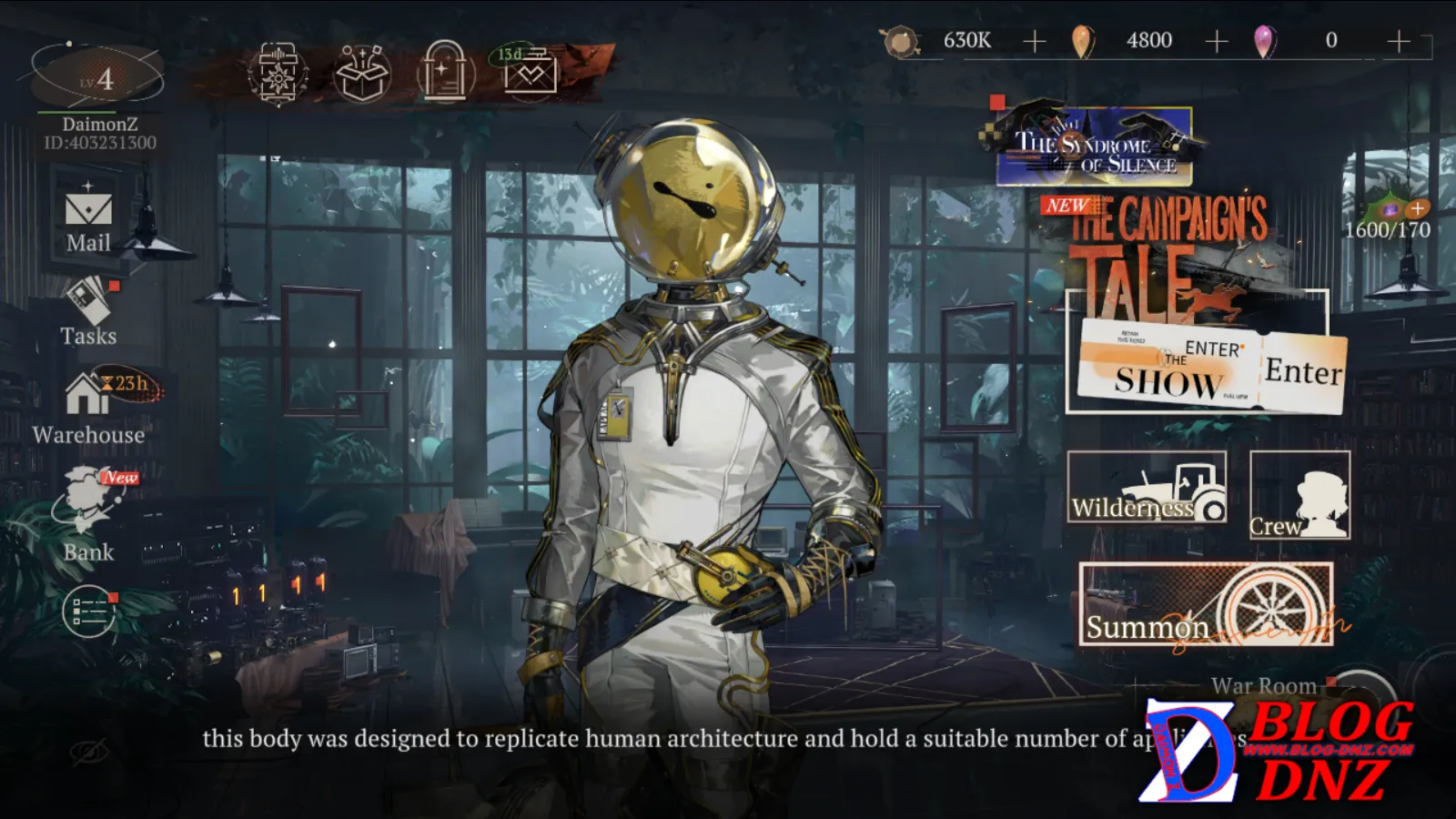1456x819 pixels.
Task: Open the Mail inbox
Action: click(88, 218)
